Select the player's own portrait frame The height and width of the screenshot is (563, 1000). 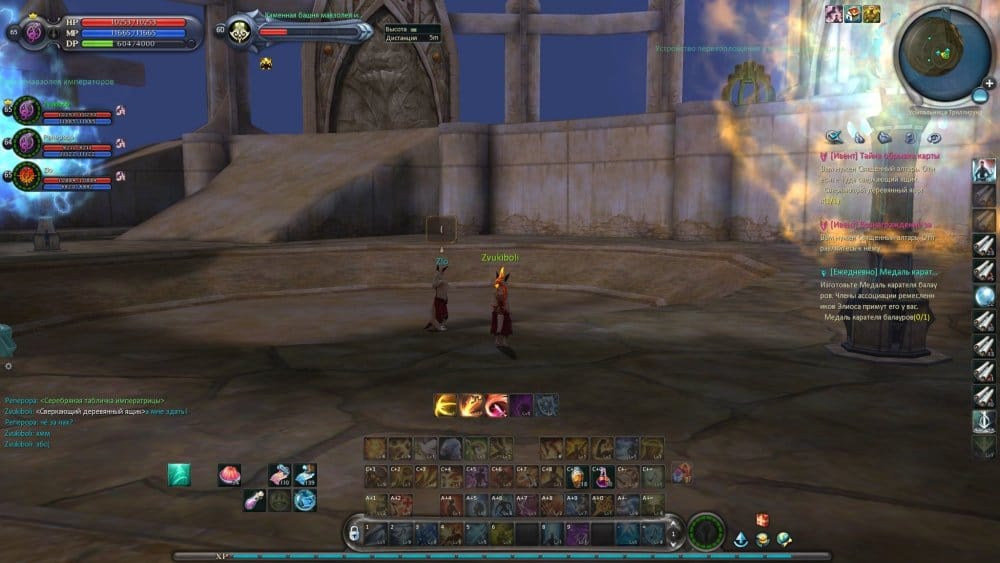point(33,31)
